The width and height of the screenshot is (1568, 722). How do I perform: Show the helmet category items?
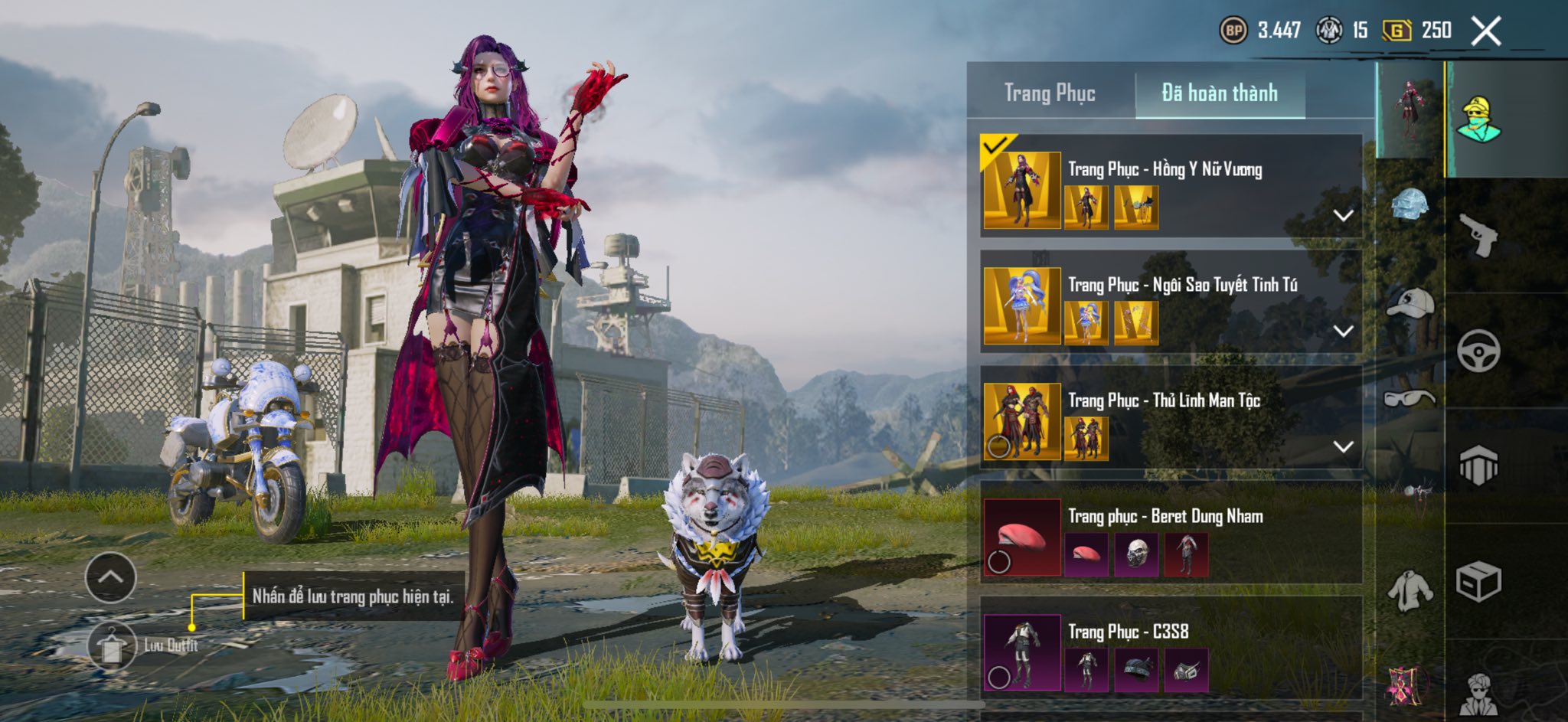tap(1410, 204)
